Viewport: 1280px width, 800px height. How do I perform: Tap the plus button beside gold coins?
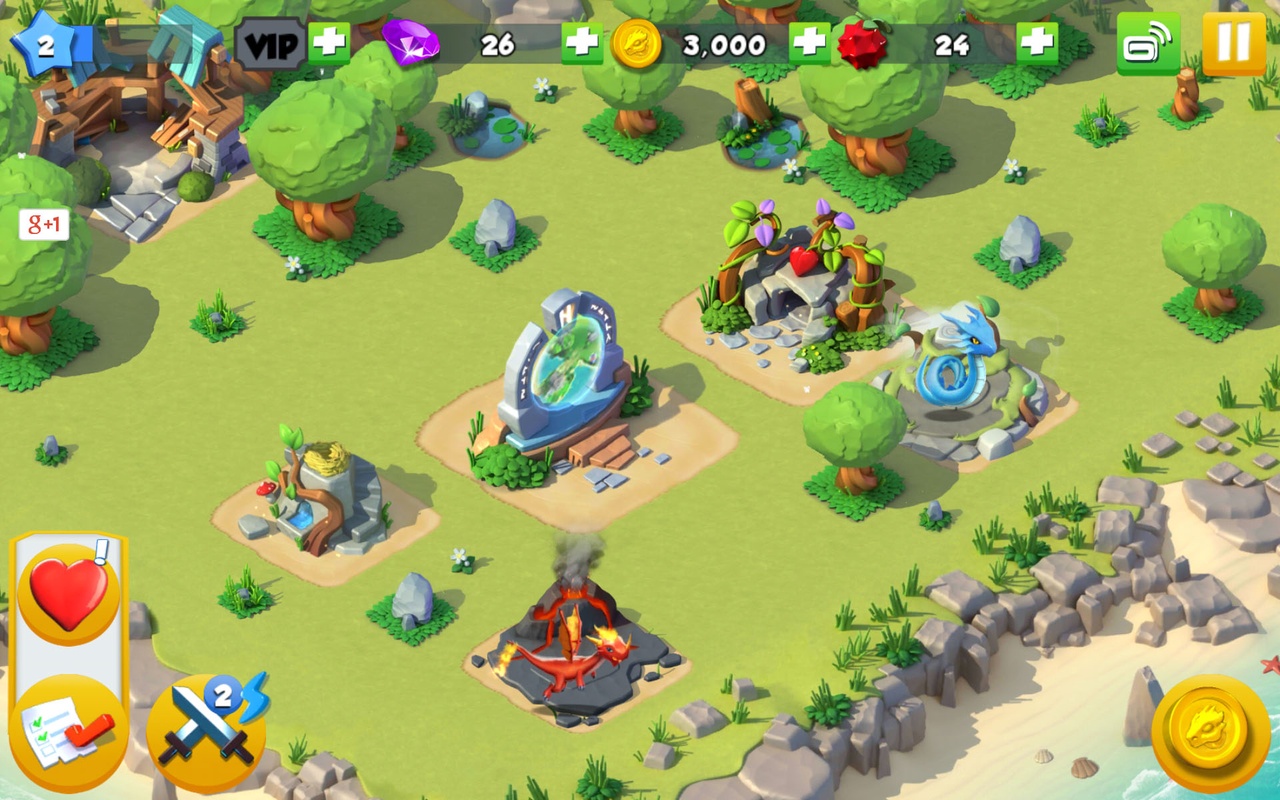pyautogui.click(x=809, y=44)
